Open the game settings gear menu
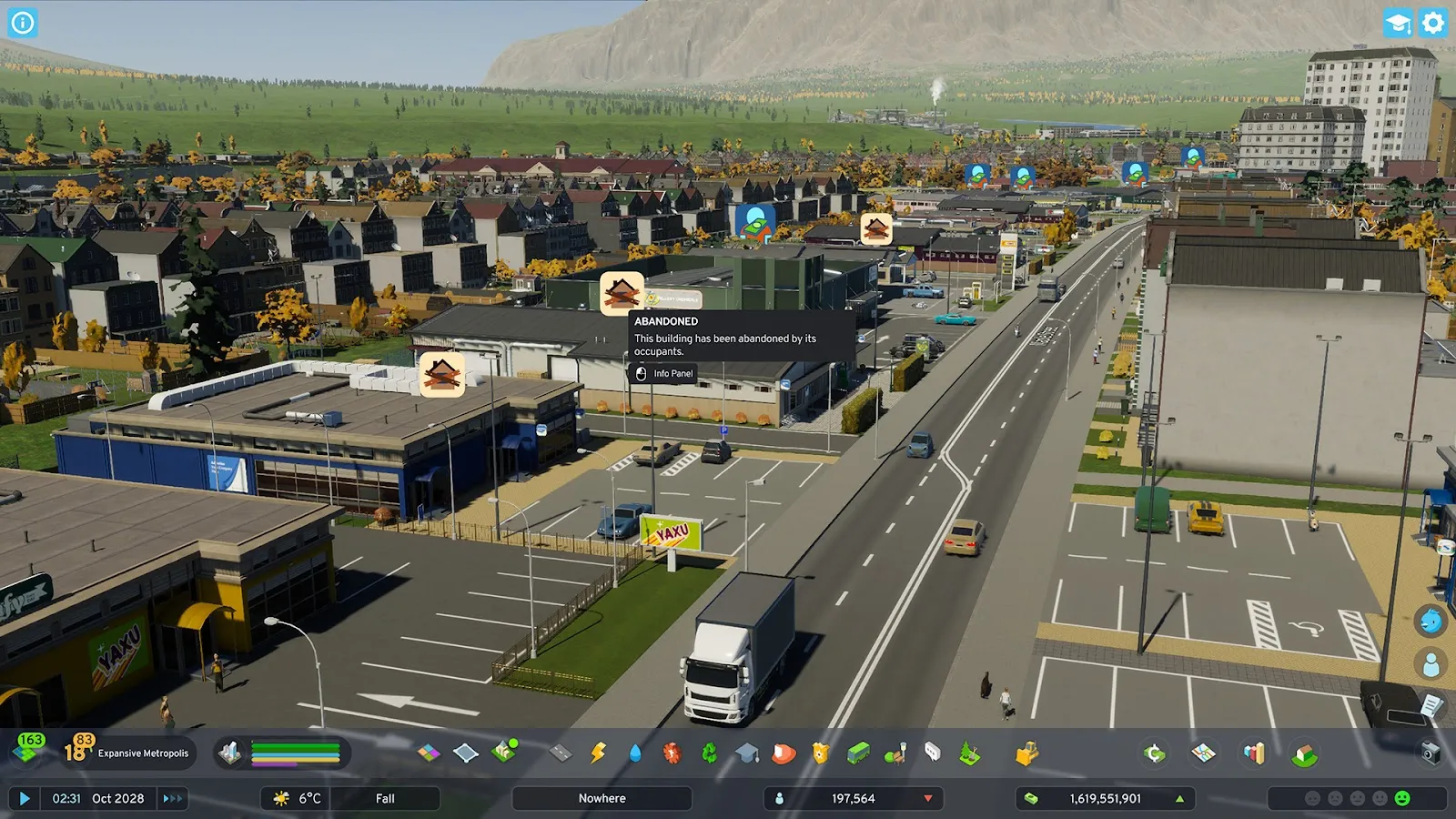This screenshot has width=1456, height=819. click(x=1433, y=23)
